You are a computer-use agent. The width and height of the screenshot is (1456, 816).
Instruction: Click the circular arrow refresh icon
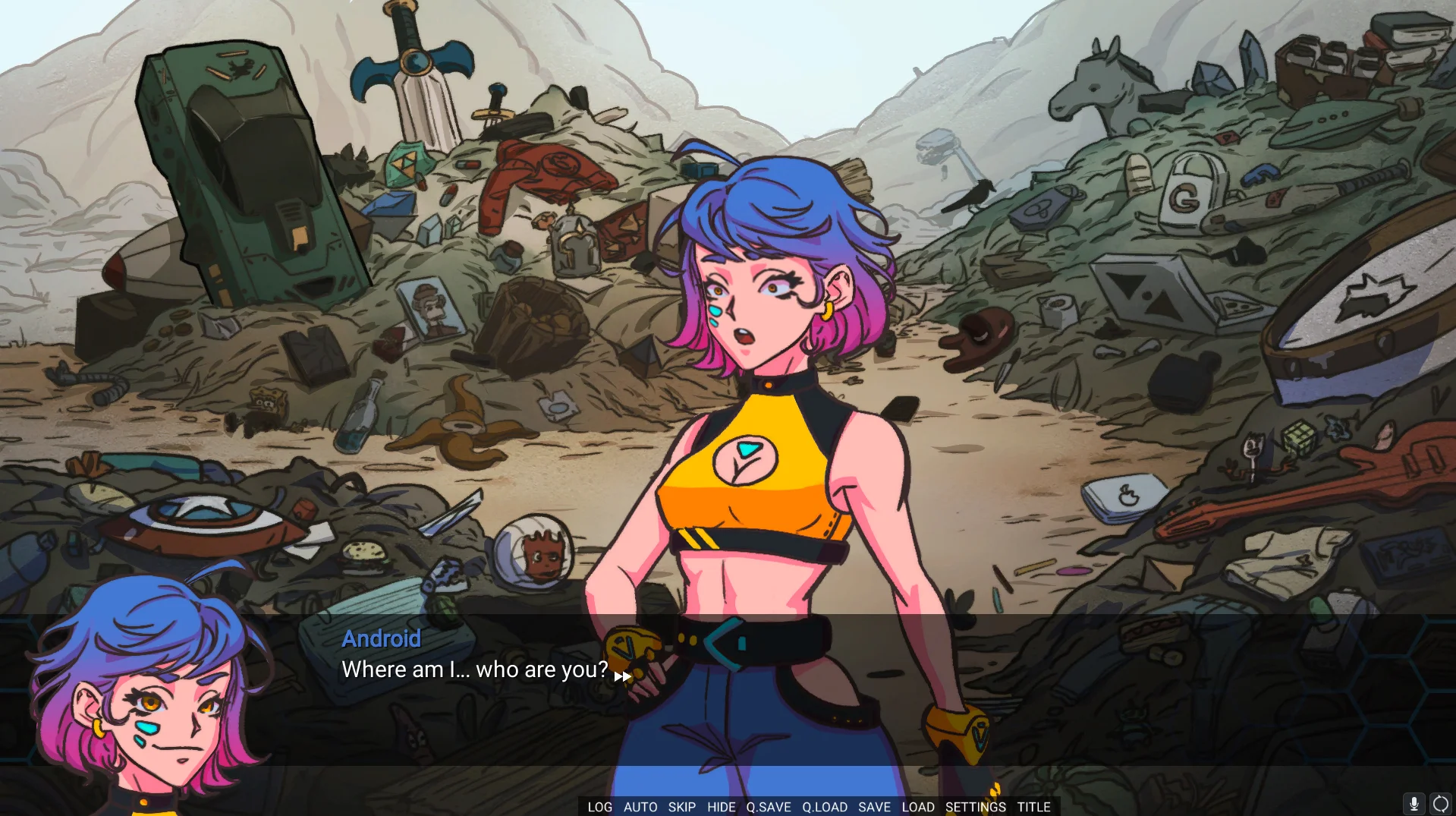coord(1440,804)
